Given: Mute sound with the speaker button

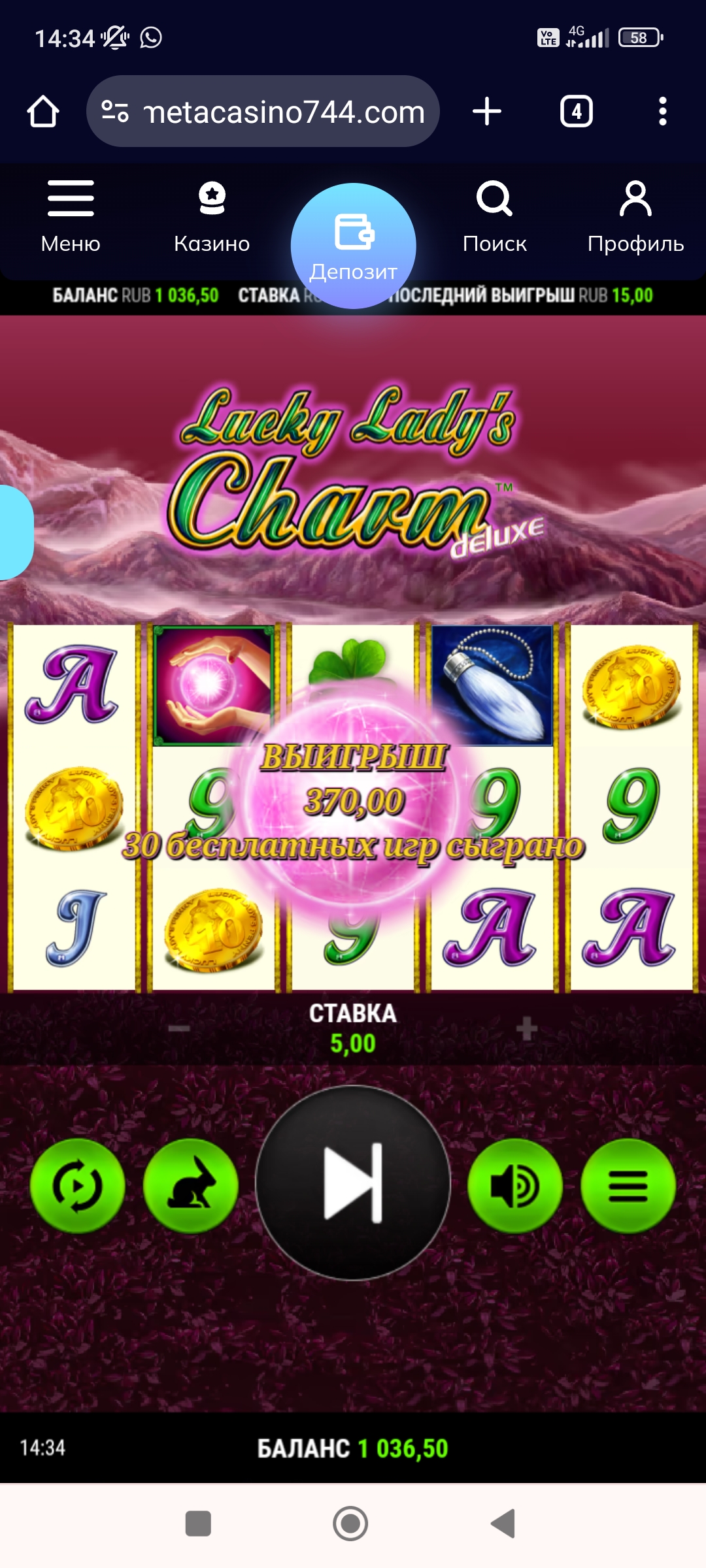Looking at the screenshot, I should pyautogui.click(x=515, y=1186).
